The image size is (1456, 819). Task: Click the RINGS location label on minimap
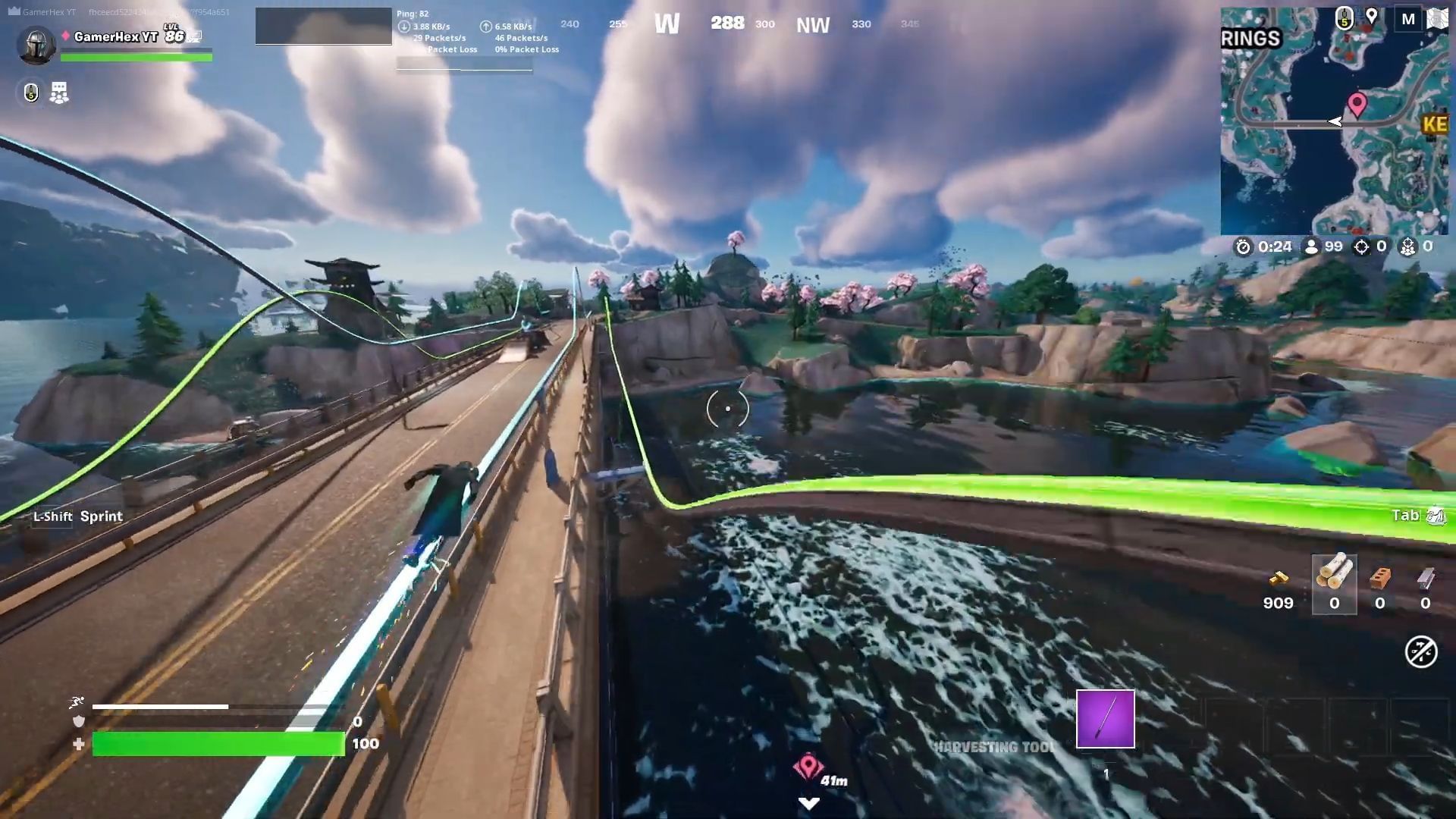[x=1250, y=38]
